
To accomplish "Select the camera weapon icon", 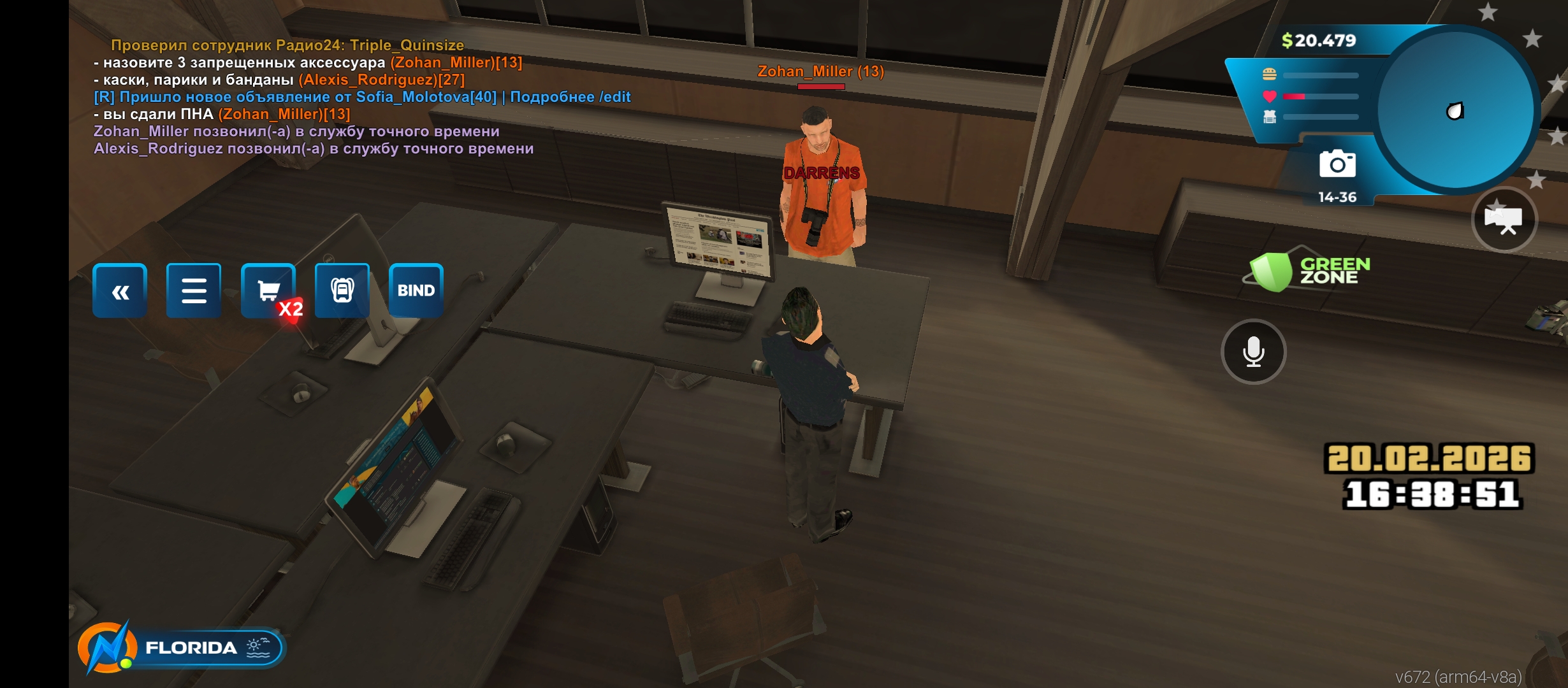I will tap(1337, 164).
